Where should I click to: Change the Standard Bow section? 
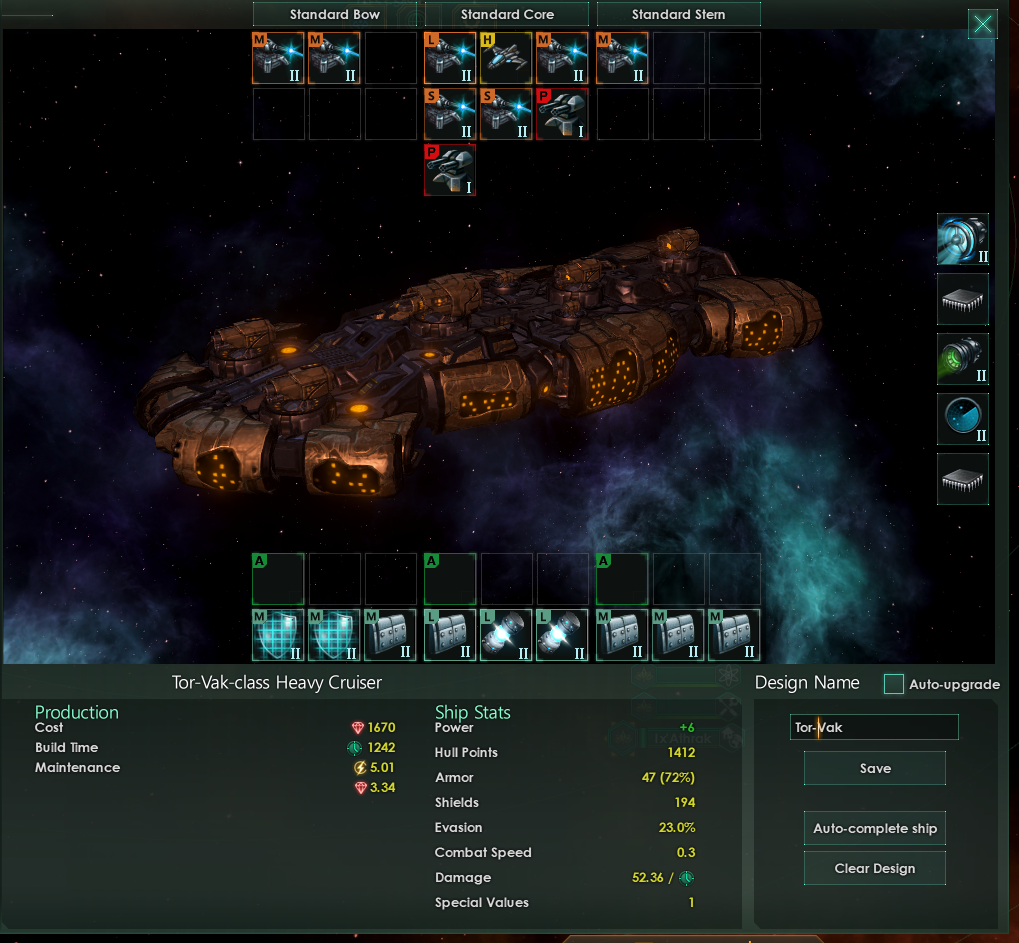334,14
